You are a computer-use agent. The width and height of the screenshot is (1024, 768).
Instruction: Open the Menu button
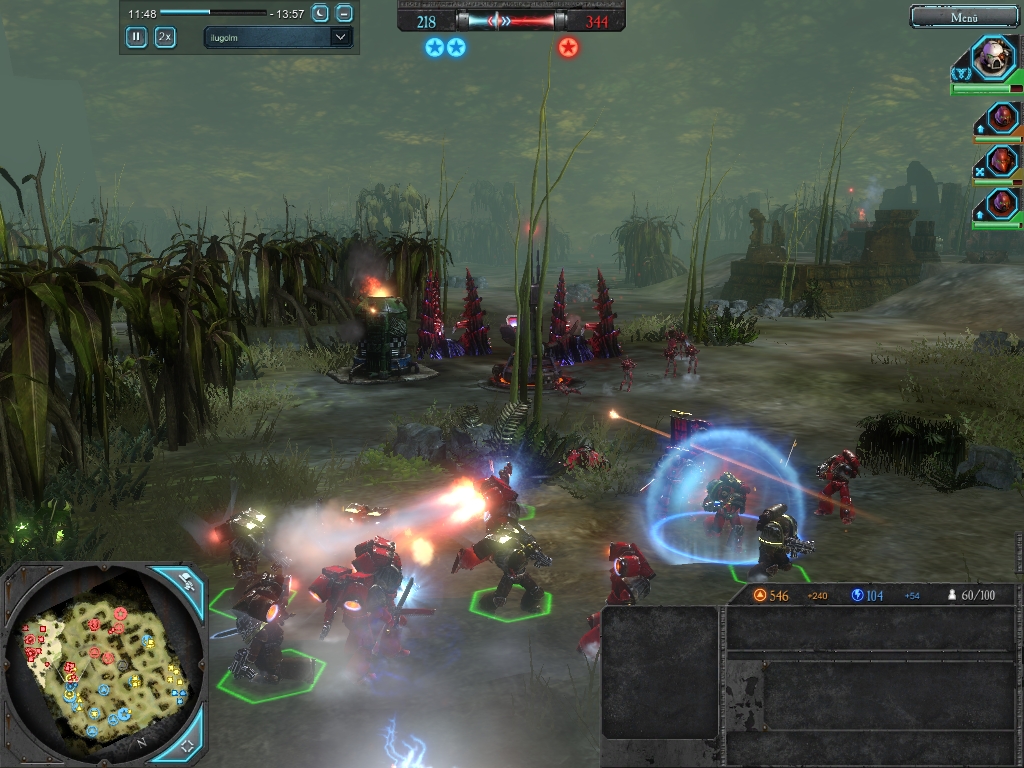click(x=964, y=16)
